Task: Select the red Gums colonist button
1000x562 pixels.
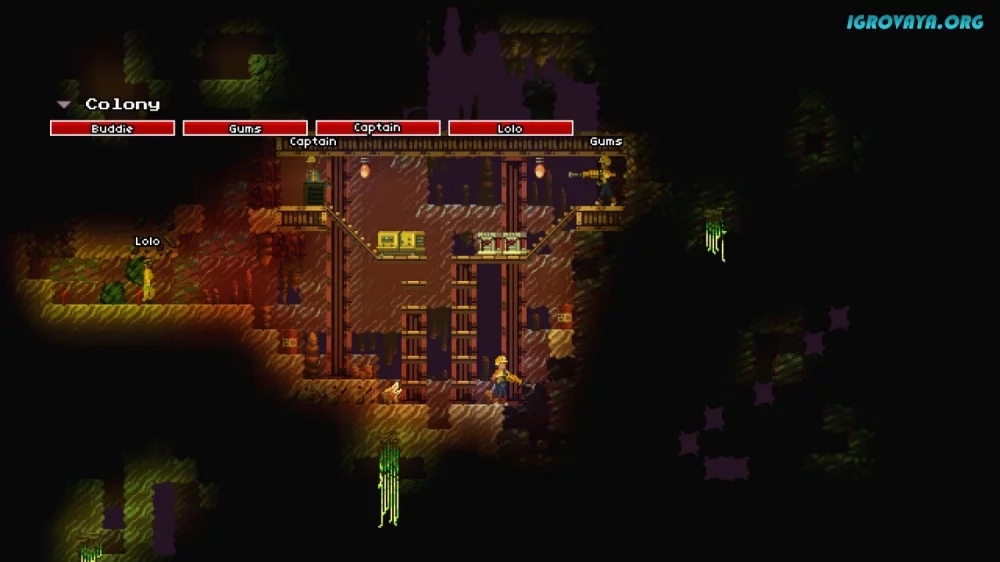Action: [x=245, y=128]
